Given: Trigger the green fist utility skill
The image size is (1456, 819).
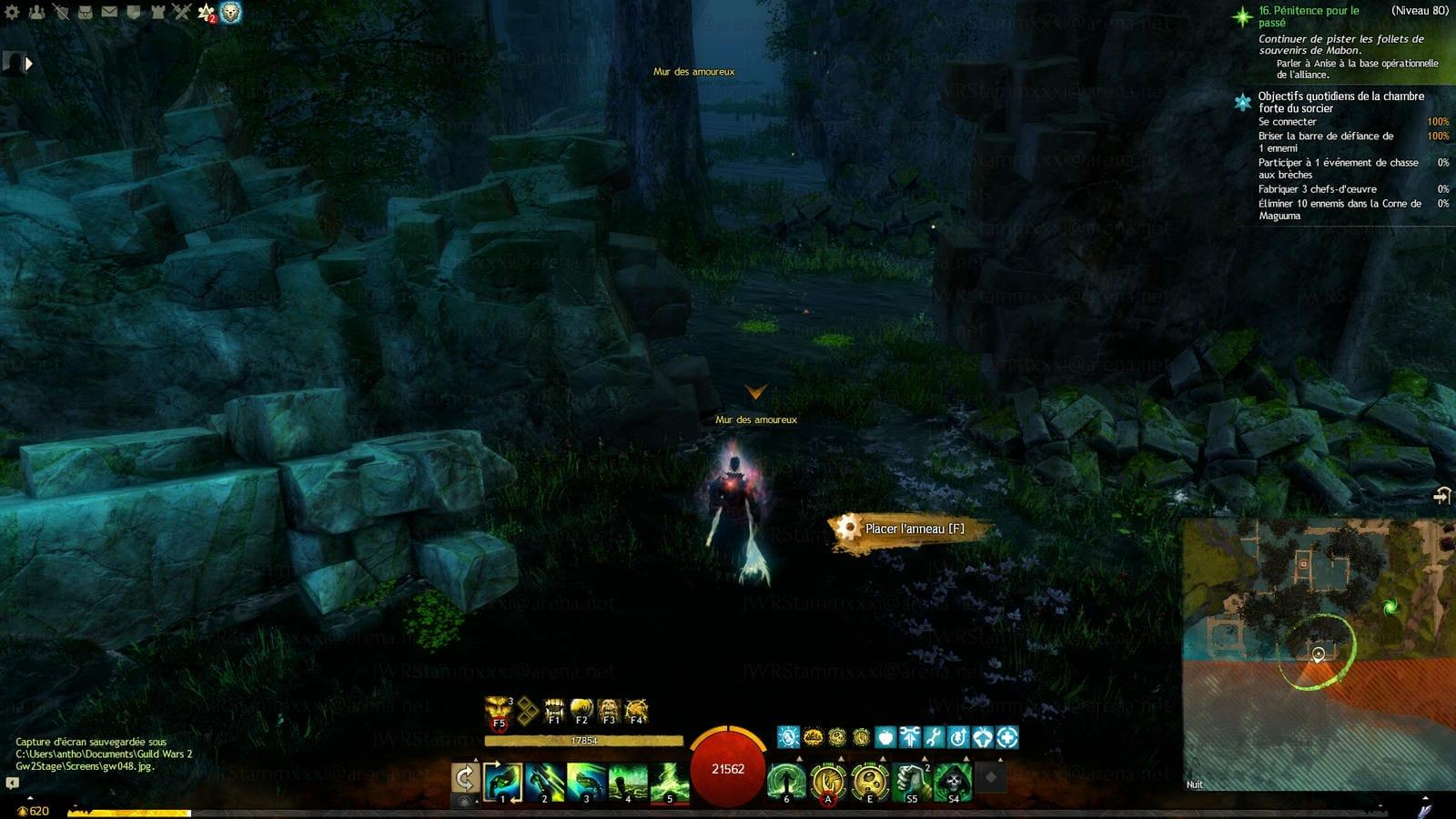Looking at the screenshot, I should [x=911, y=782].
